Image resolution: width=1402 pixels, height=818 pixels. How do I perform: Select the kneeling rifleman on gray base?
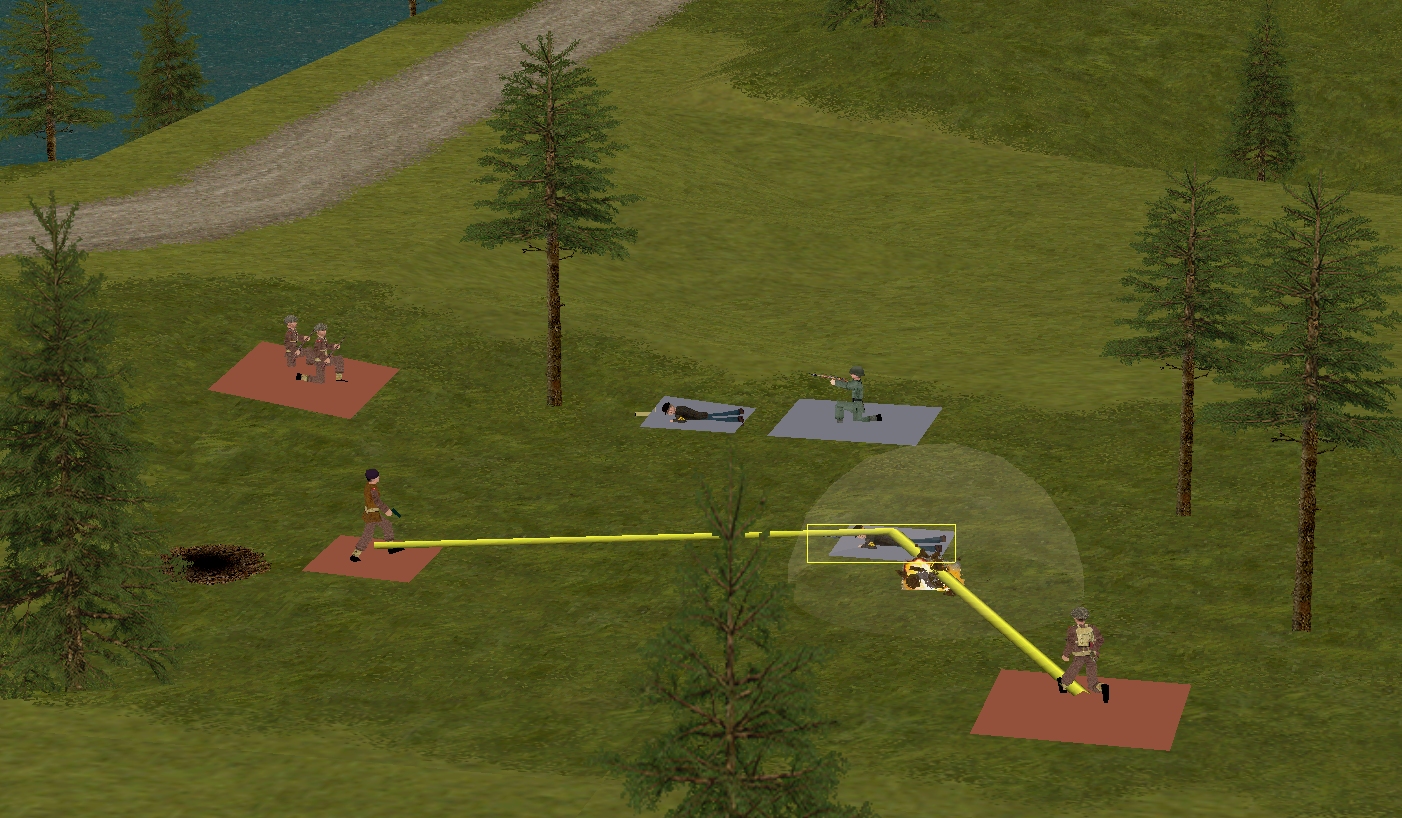coord(853,396)
